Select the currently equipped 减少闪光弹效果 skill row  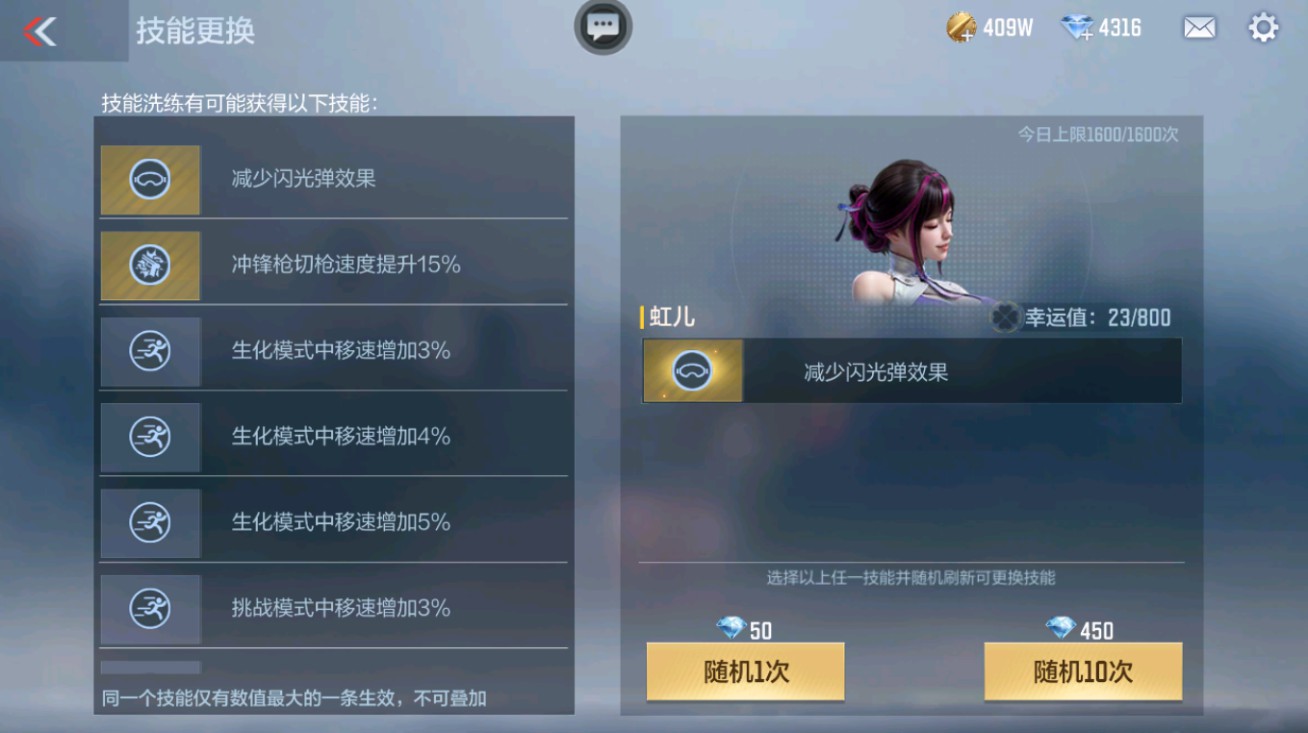pyautogui.click(x=910, y=370)
